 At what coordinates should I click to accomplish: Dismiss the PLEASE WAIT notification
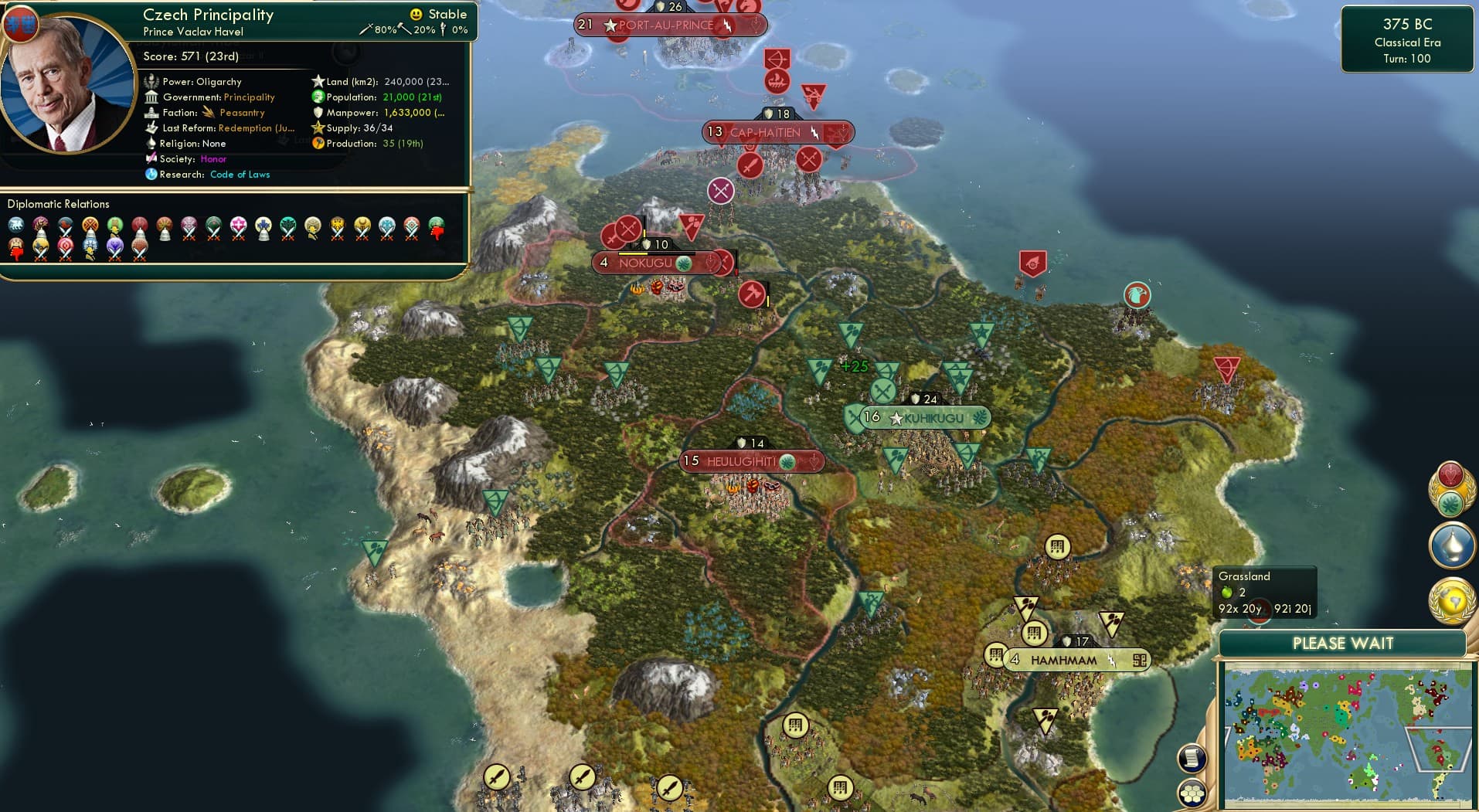[x=1344, y=643]
